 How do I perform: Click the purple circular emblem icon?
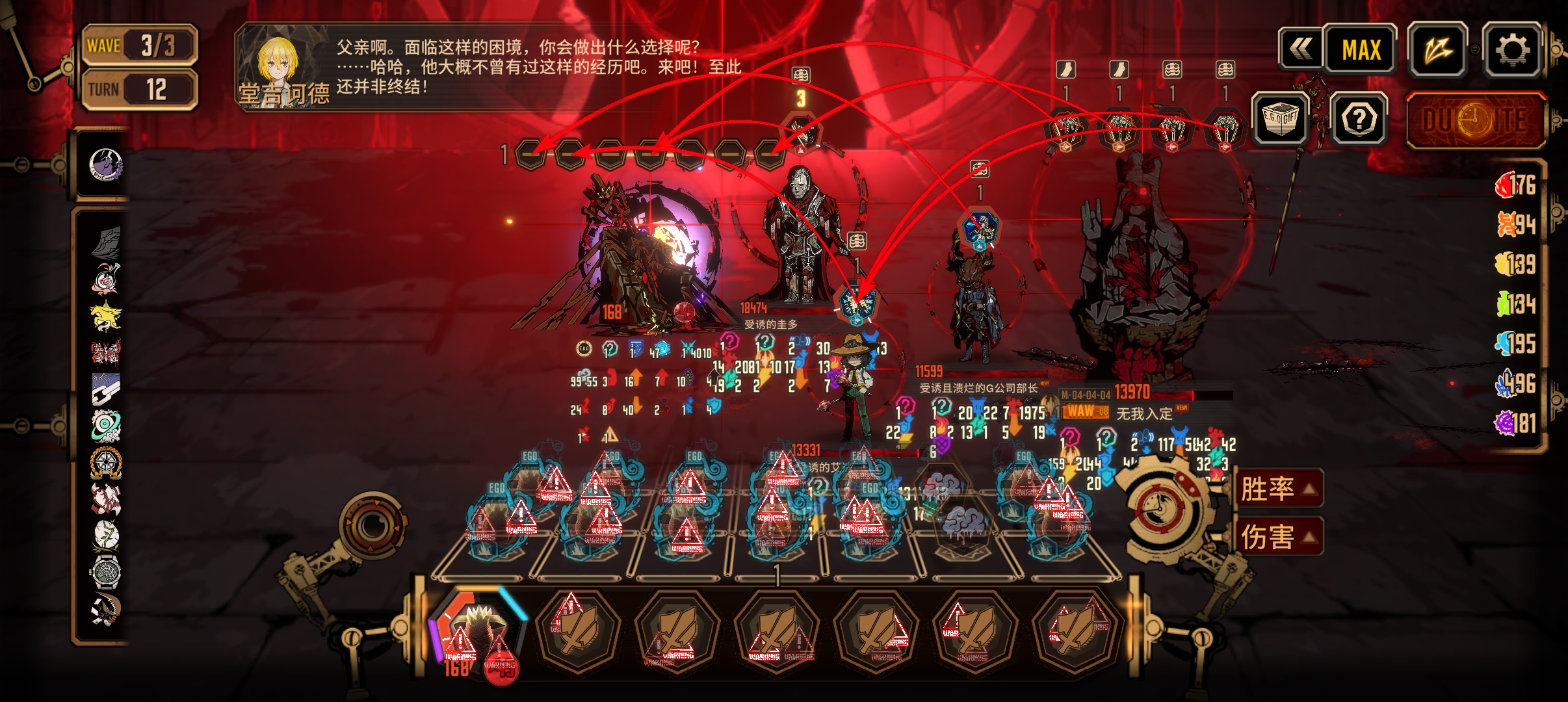click(x=105, y=164)
